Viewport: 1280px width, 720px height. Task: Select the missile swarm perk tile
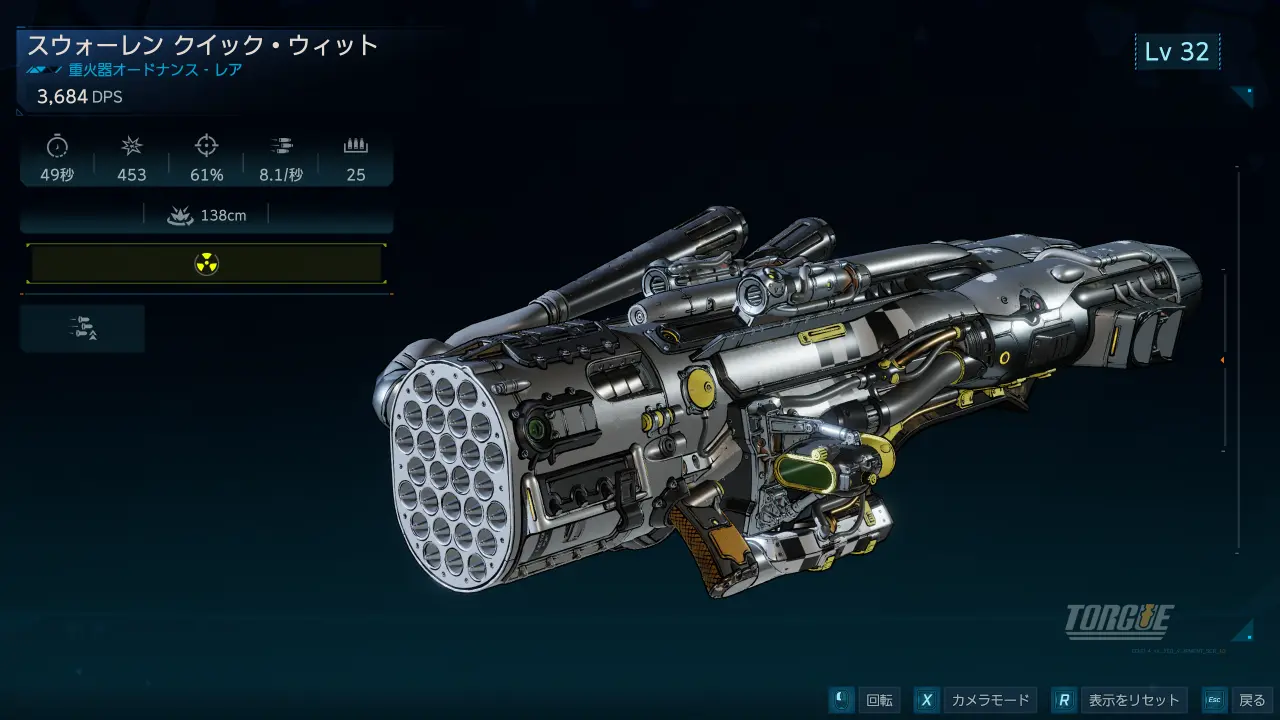[82, 328]
